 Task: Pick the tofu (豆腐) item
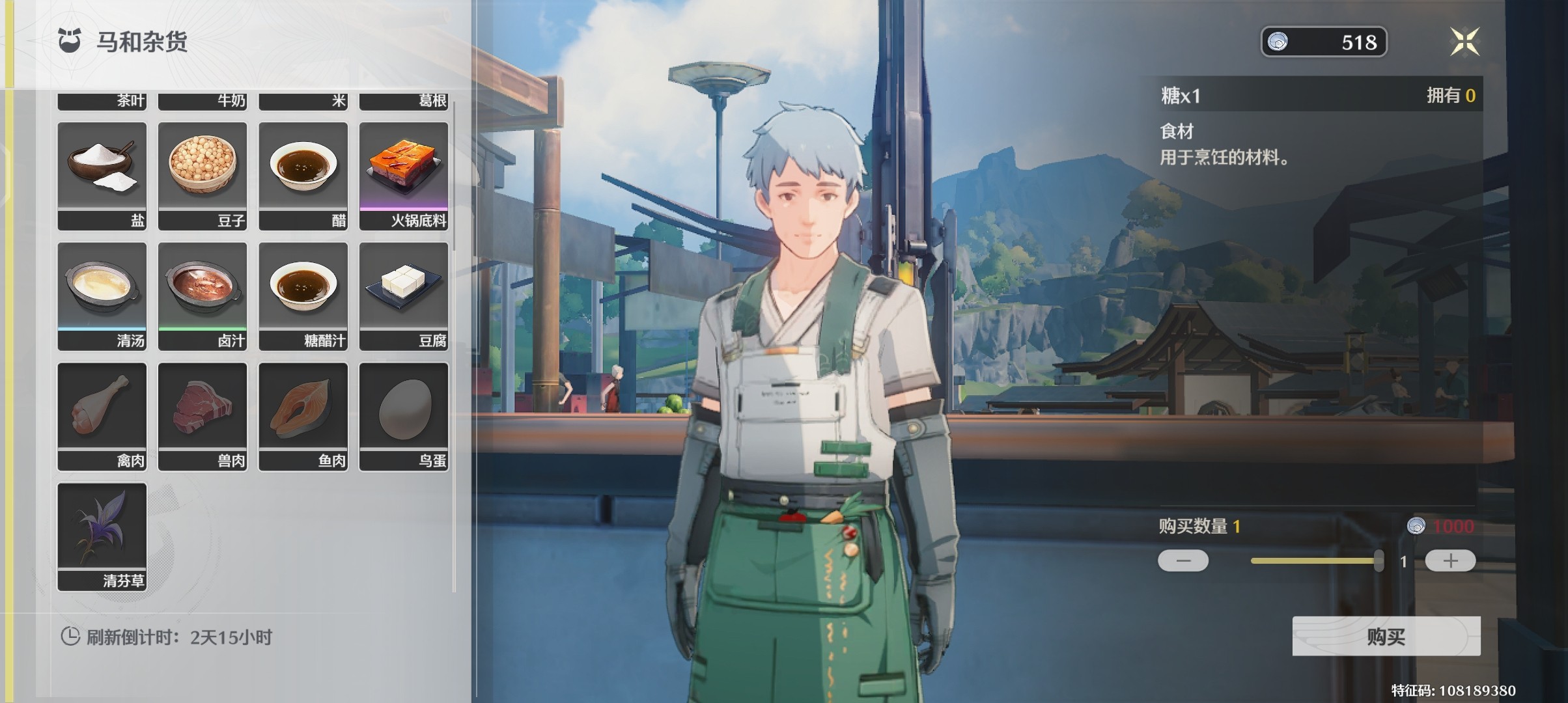404,295
